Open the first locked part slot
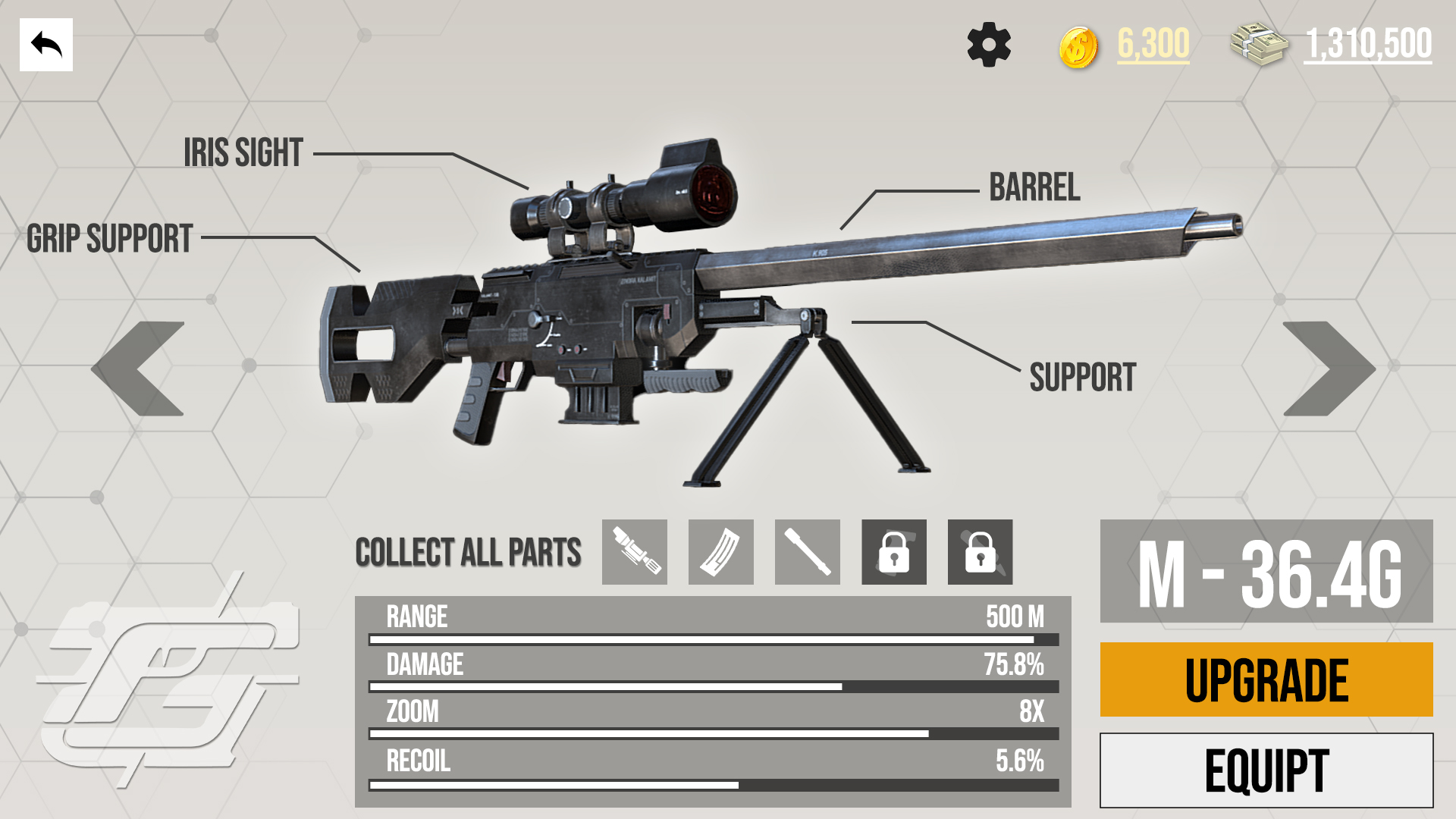 pos(893,553)
